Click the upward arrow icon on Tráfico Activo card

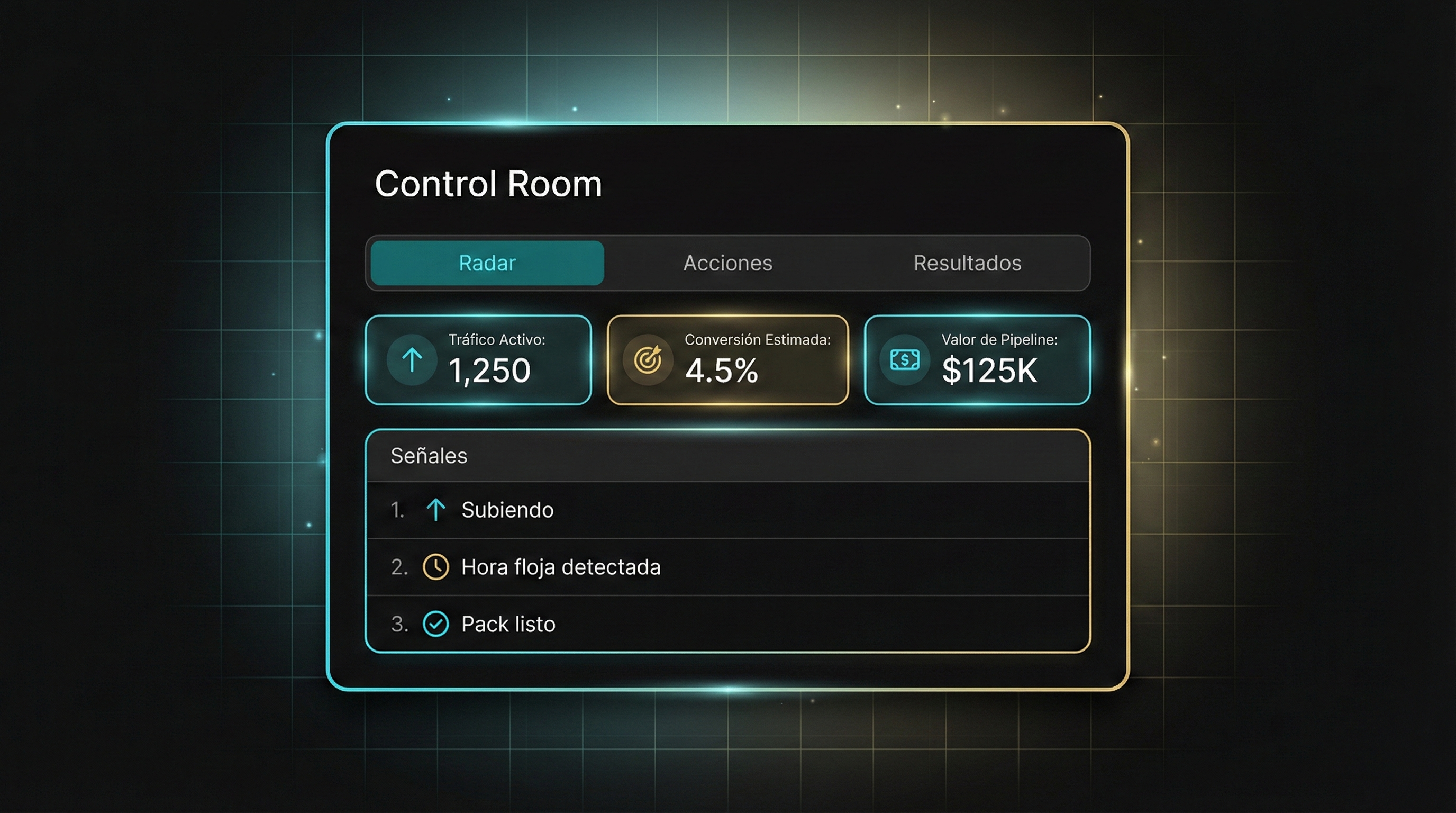point(412,359)
